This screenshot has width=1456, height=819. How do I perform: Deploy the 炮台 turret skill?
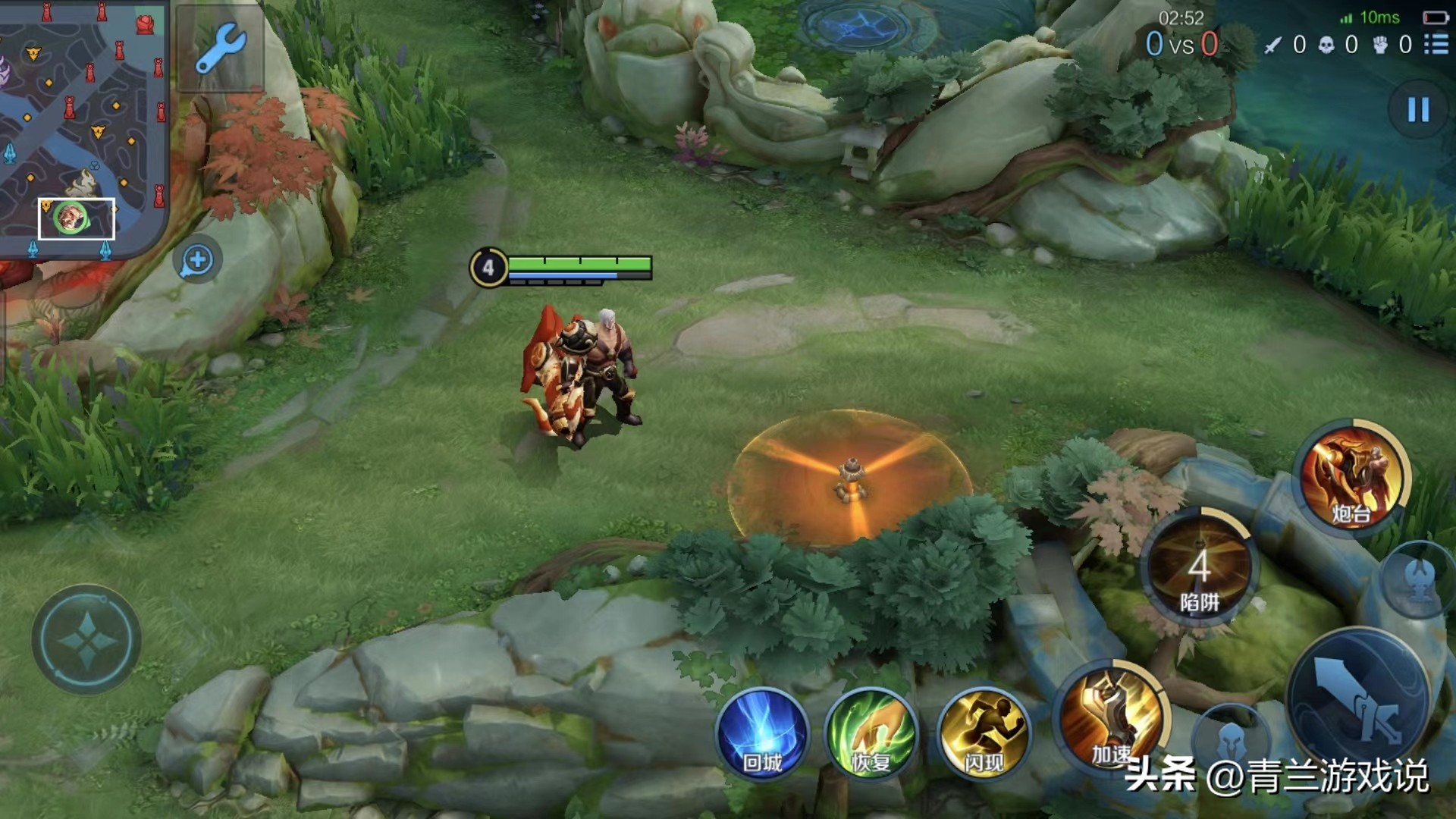pyautogui.click(x=1352, y=478)
